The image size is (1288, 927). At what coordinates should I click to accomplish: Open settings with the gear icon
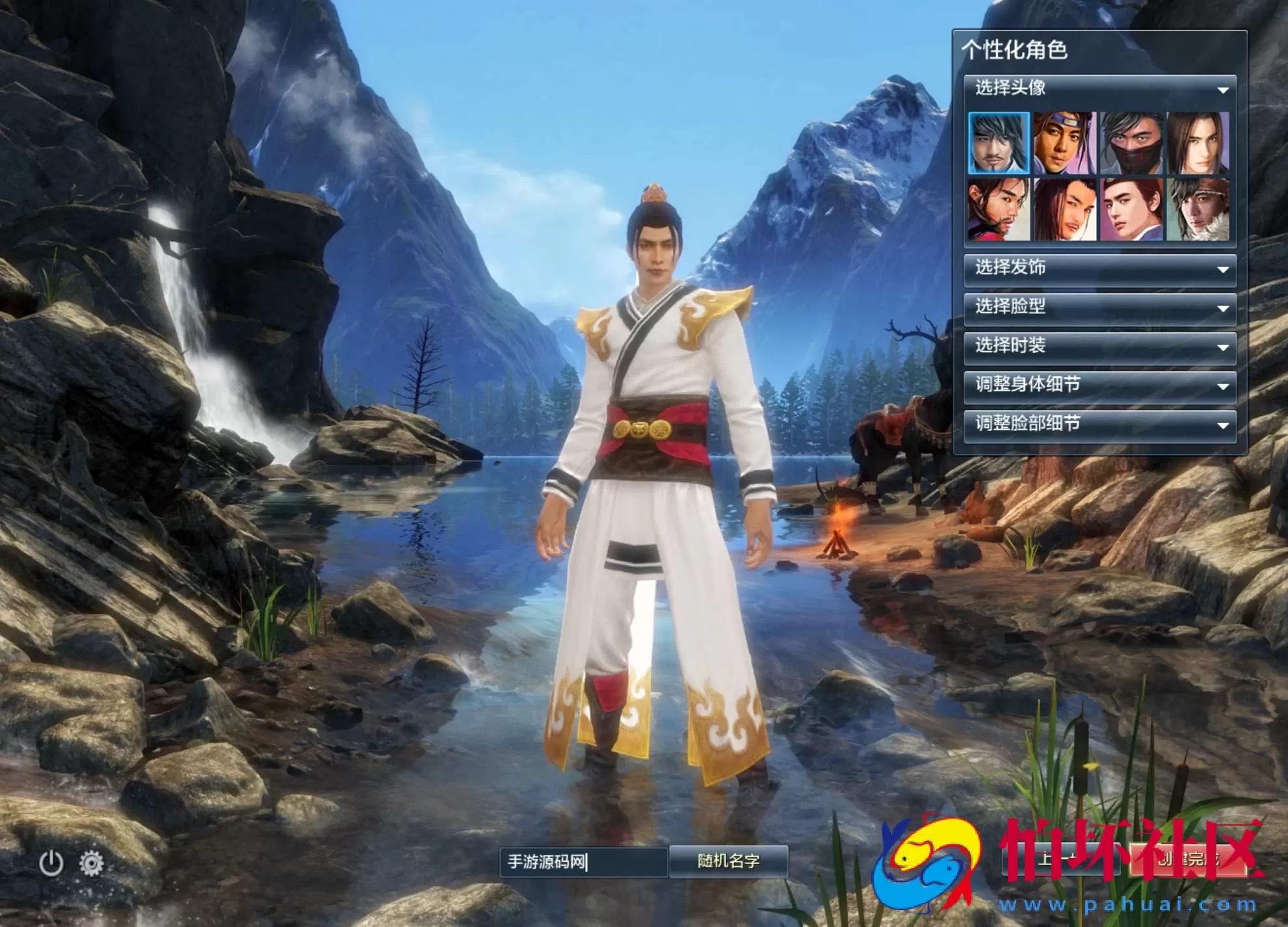pyautogui.click(x=92, y=863)
